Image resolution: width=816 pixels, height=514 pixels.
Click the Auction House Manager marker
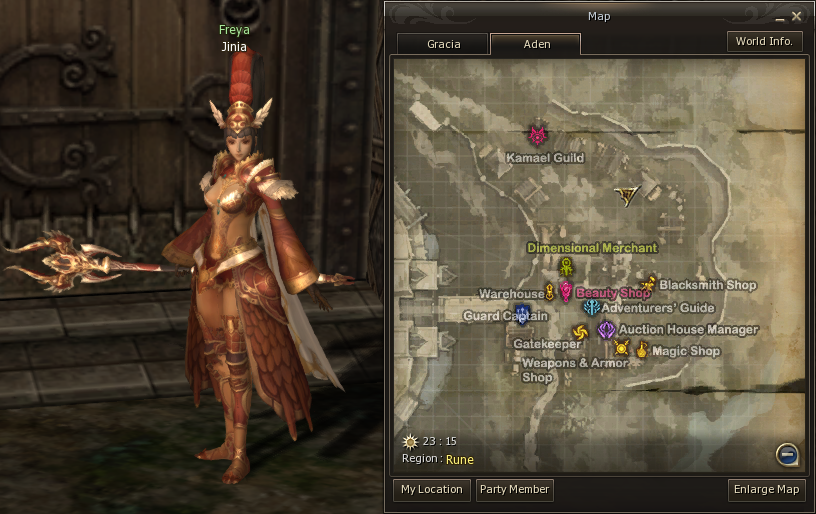[606, 329]
